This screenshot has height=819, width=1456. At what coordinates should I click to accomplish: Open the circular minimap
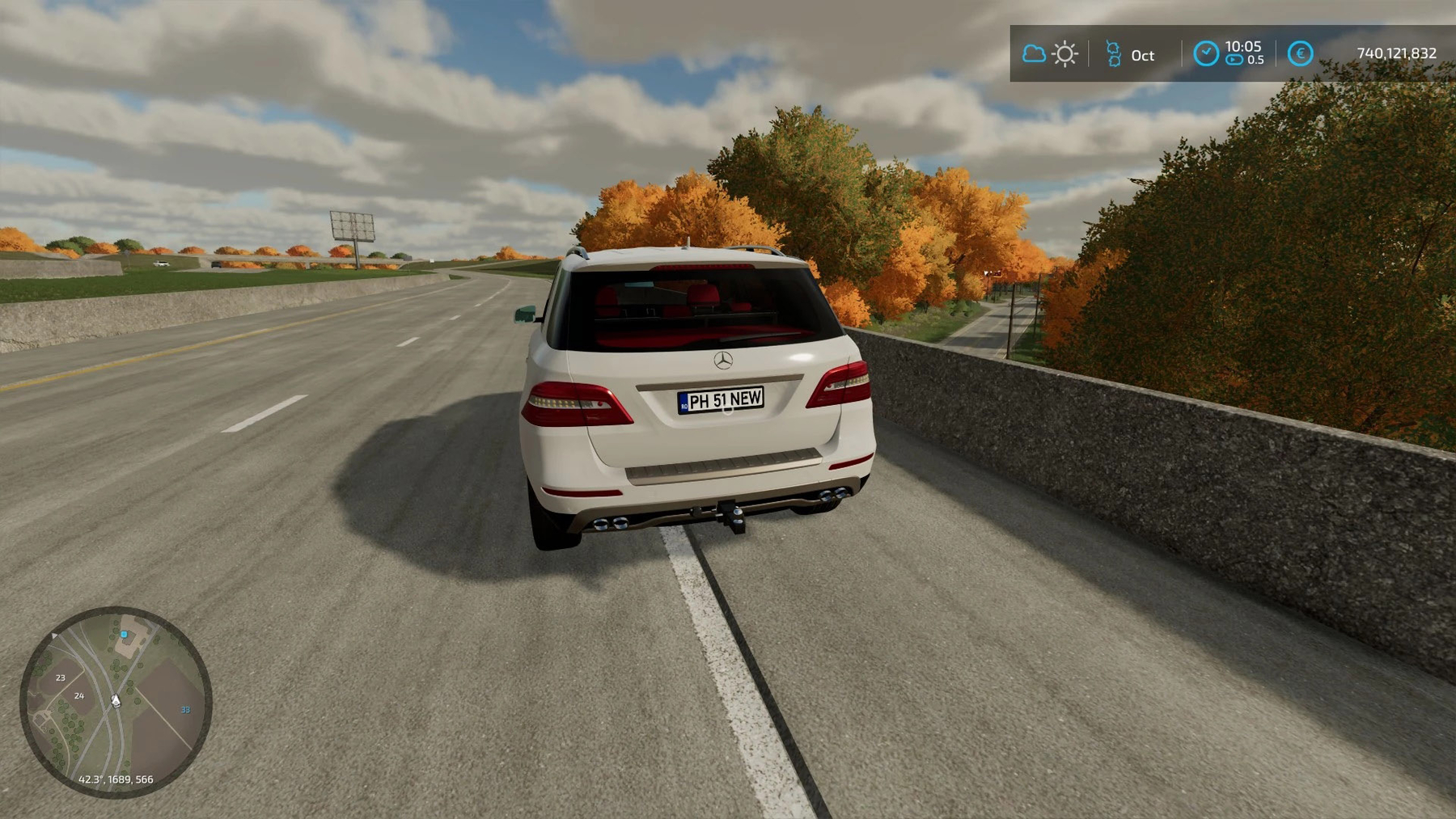point(116,702)
